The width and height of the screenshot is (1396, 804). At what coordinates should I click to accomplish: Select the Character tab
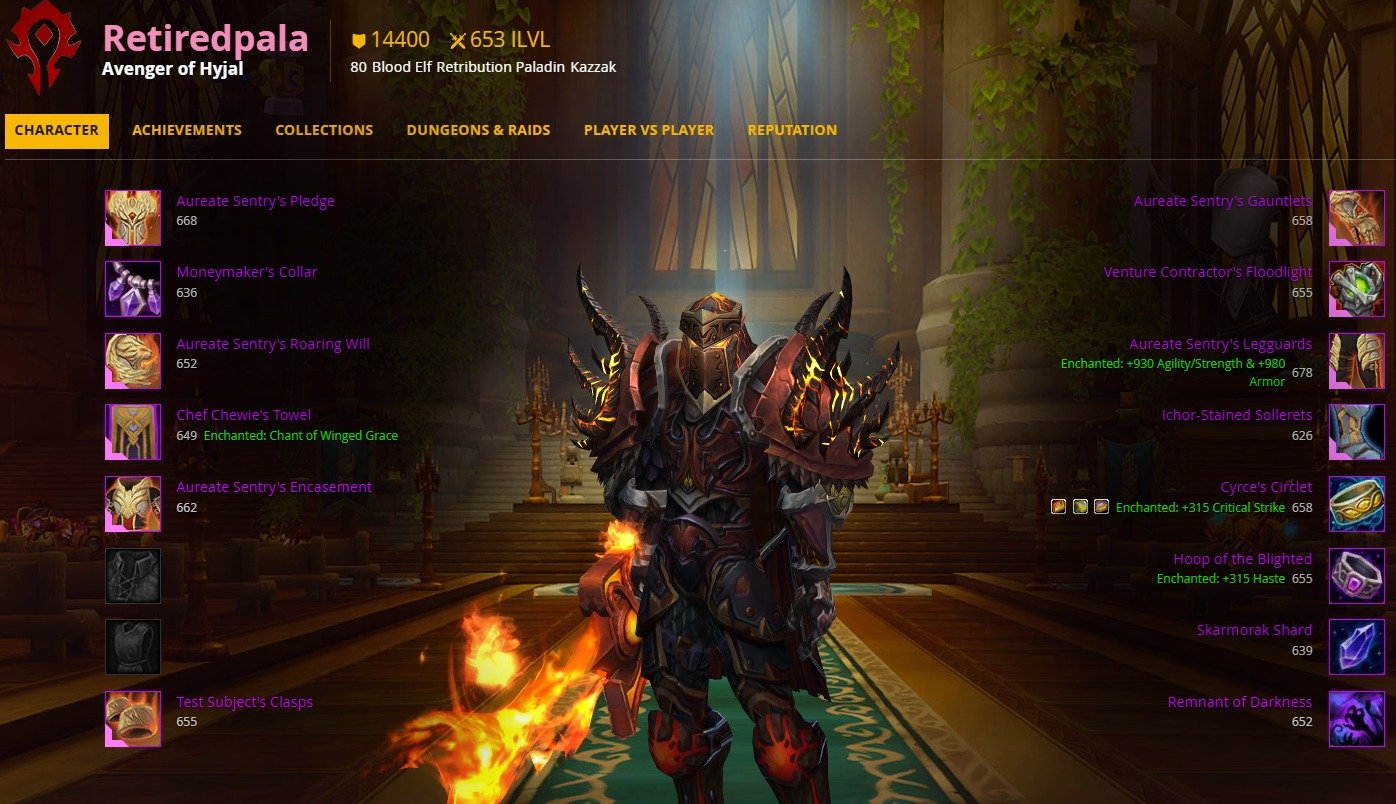pyautogui.click(x=57, y=130)
